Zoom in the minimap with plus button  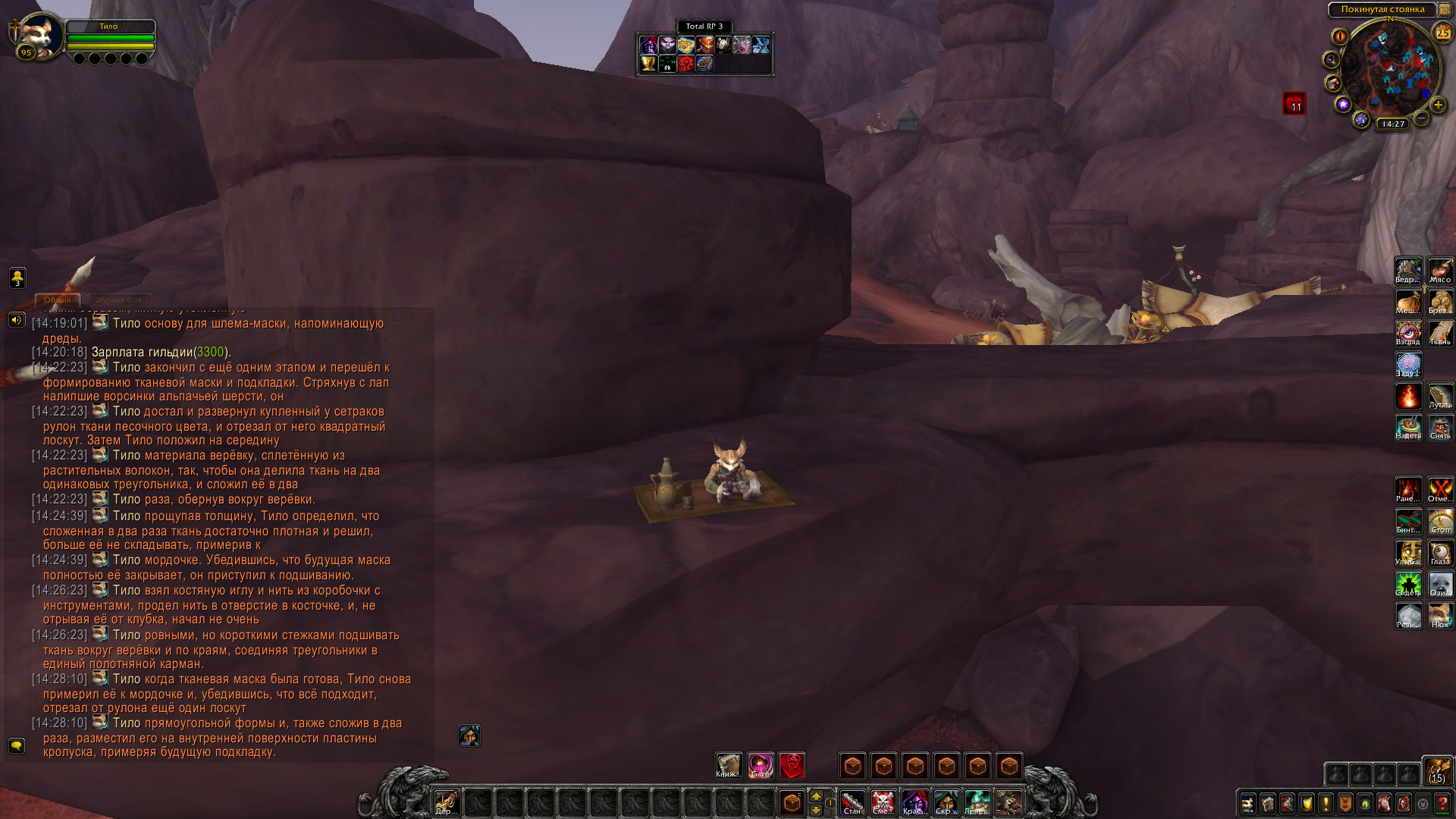1438,105
